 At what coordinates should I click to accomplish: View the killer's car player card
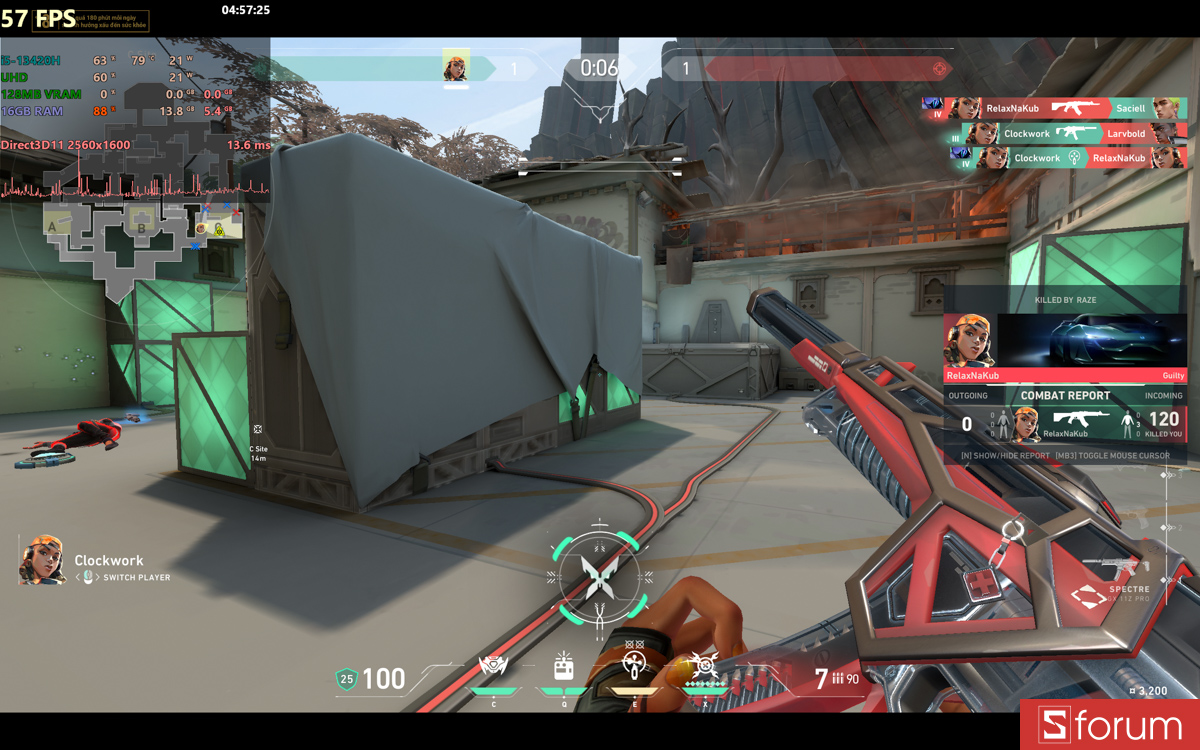tap(1091, 341)
